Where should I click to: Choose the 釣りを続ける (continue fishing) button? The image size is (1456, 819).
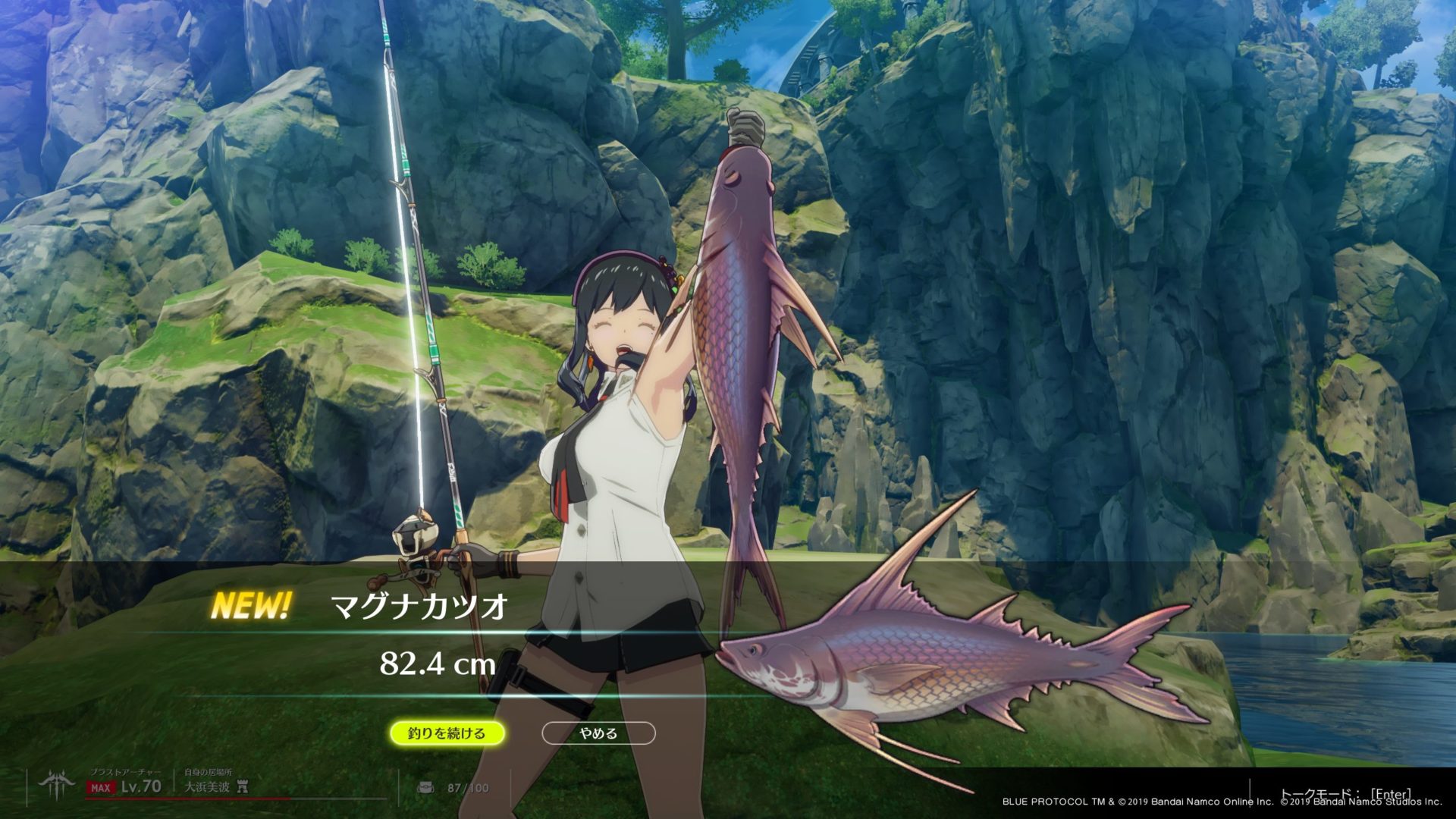(x=447, y=733)
